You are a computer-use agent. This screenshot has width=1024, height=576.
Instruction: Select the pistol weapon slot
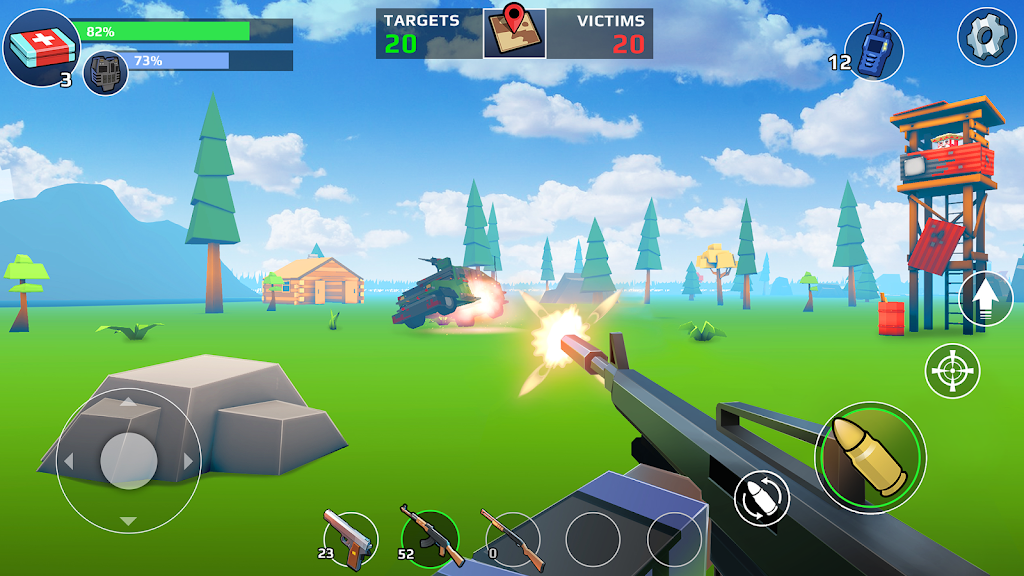tap(350, 537)
